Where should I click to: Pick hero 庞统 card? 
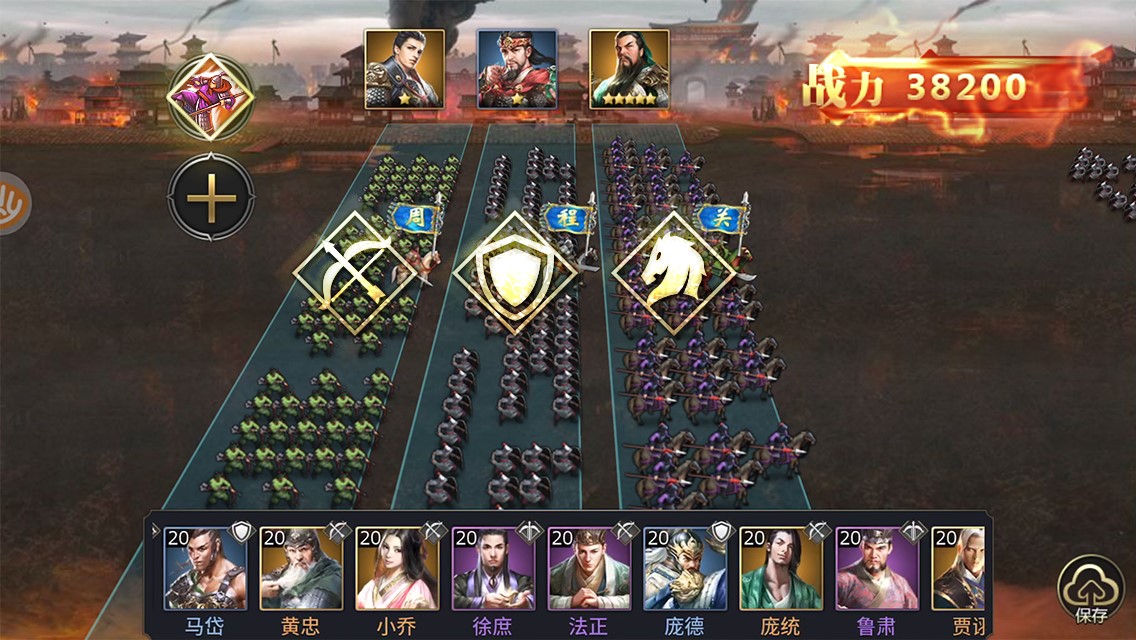(781, 569)
